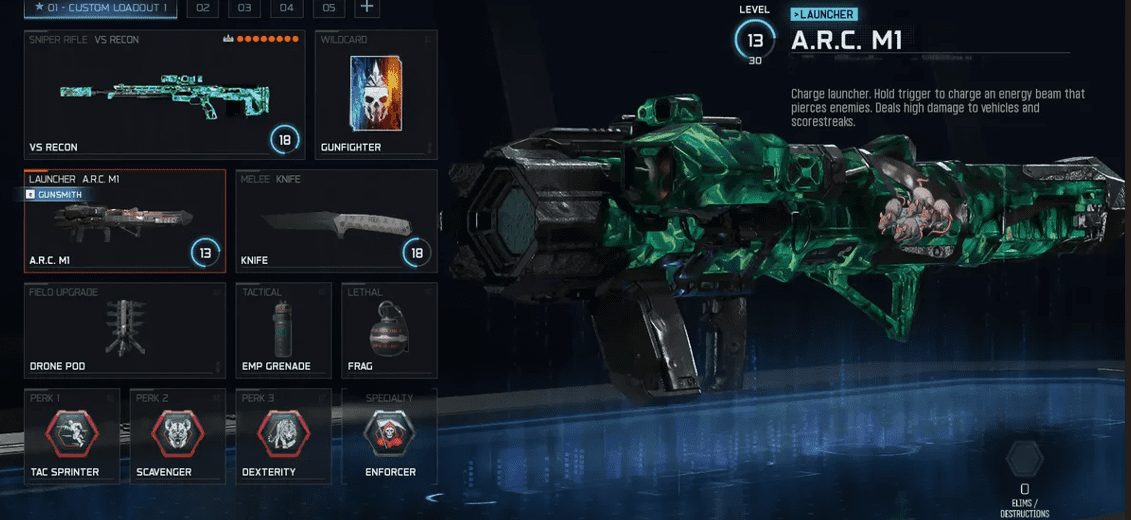Screen dimensions: 1131x520
Task: Choose the Scavenger perk slot
Action: (x=177, y=434)
